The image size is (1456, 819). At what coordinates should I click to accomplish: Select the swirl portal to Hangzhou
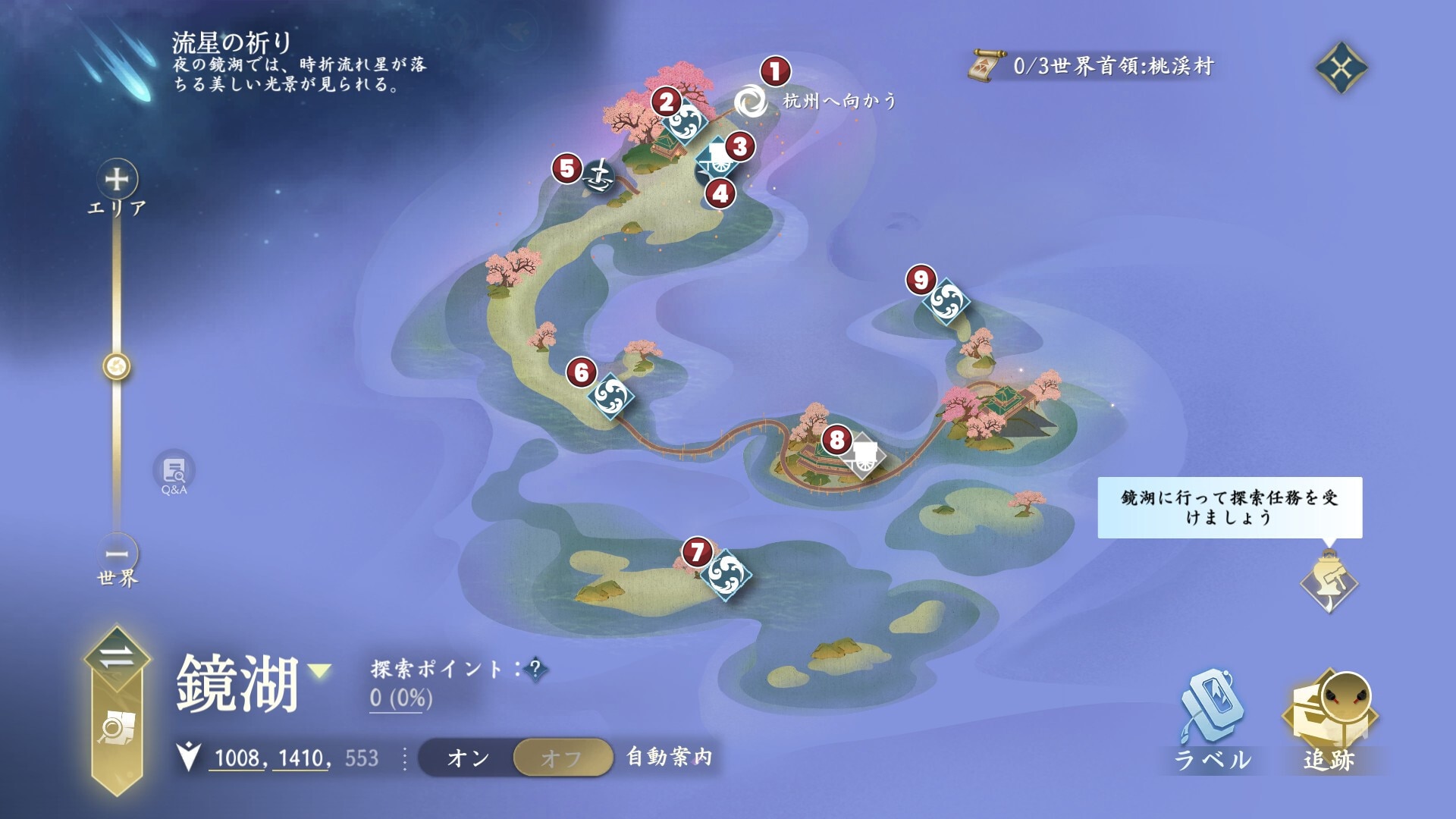[751, 101]
